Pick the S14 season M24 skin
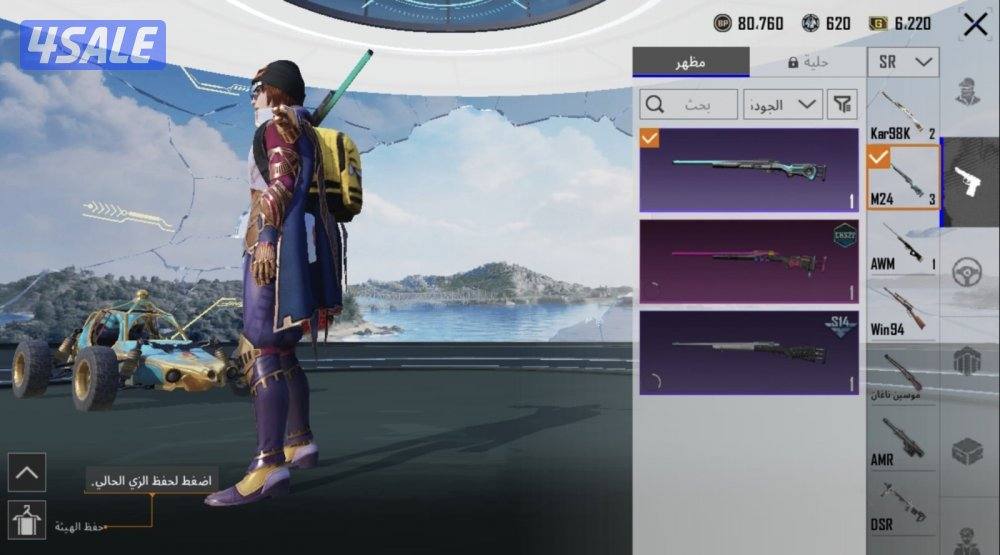This screenshot has height=555, width=1000. pos(749,351)
